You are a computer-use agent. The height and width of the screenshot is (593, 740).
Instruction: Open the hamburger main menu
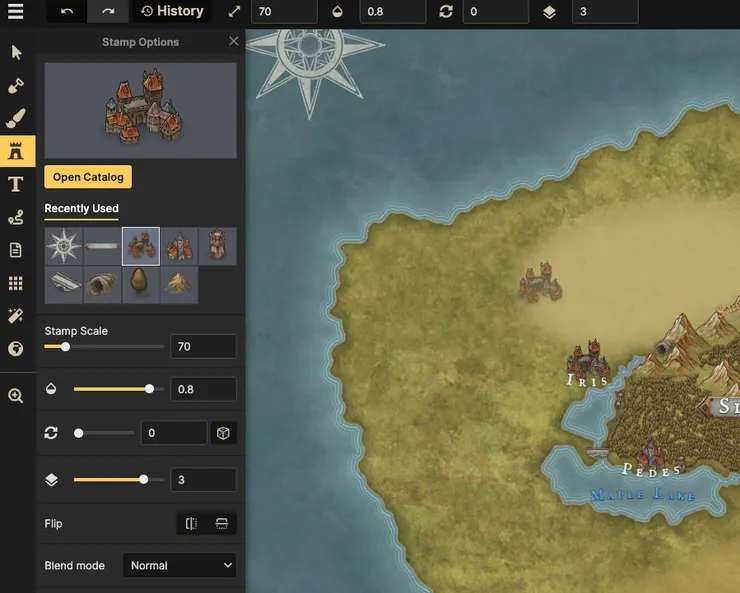pos(15,12)
